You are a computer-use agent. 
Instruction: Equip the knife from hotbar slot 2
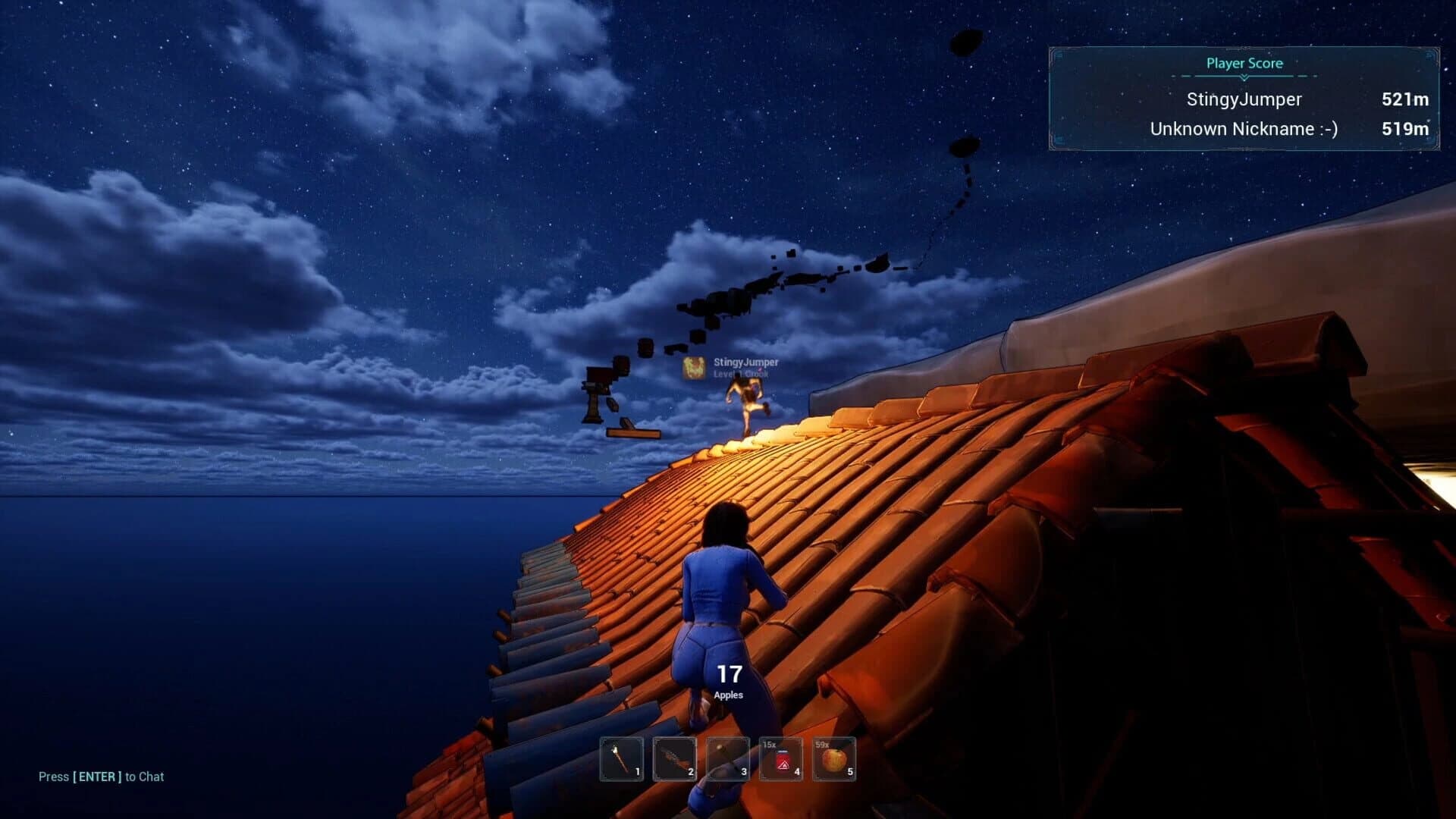[x=675, y=758]
